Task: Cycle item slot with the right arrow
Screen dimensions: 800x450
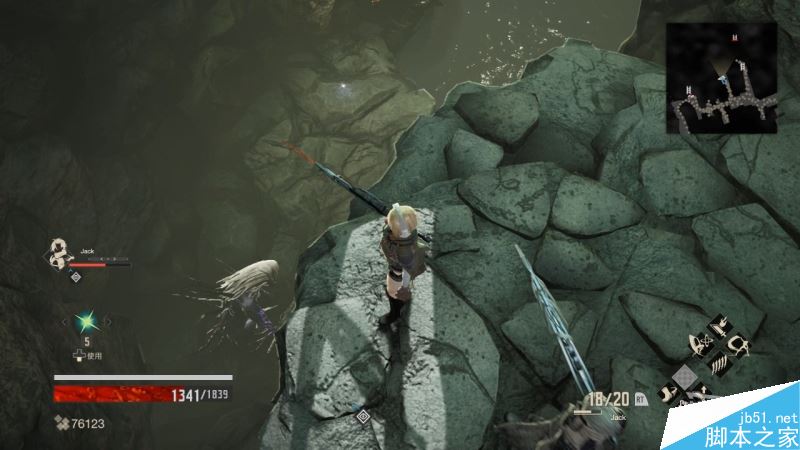Action: point(106,321)
